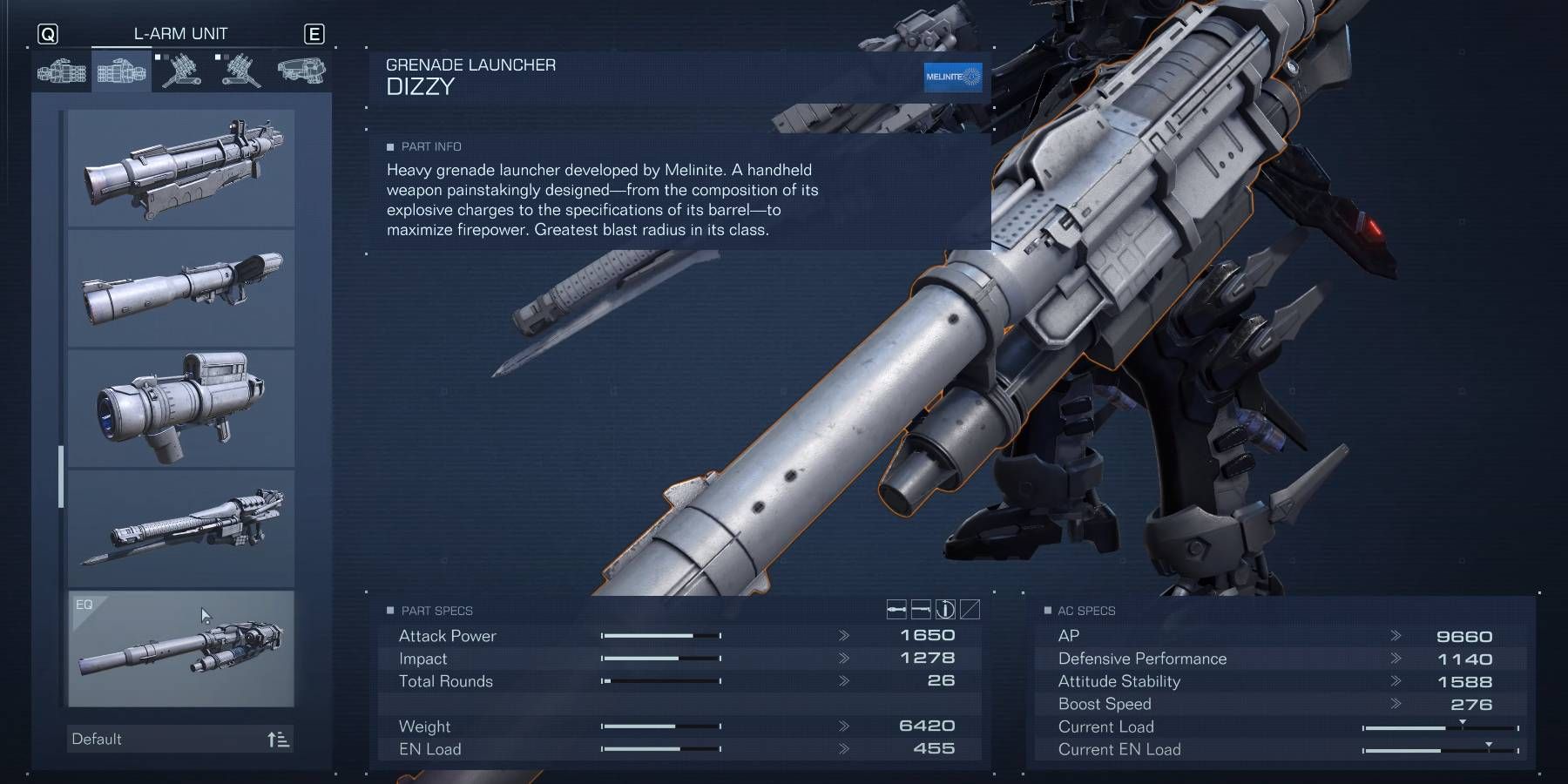This screenshot has width=1568, height=784.
Task: Expand the chevron next to Attack Power value
Action: tap(842, 636)
